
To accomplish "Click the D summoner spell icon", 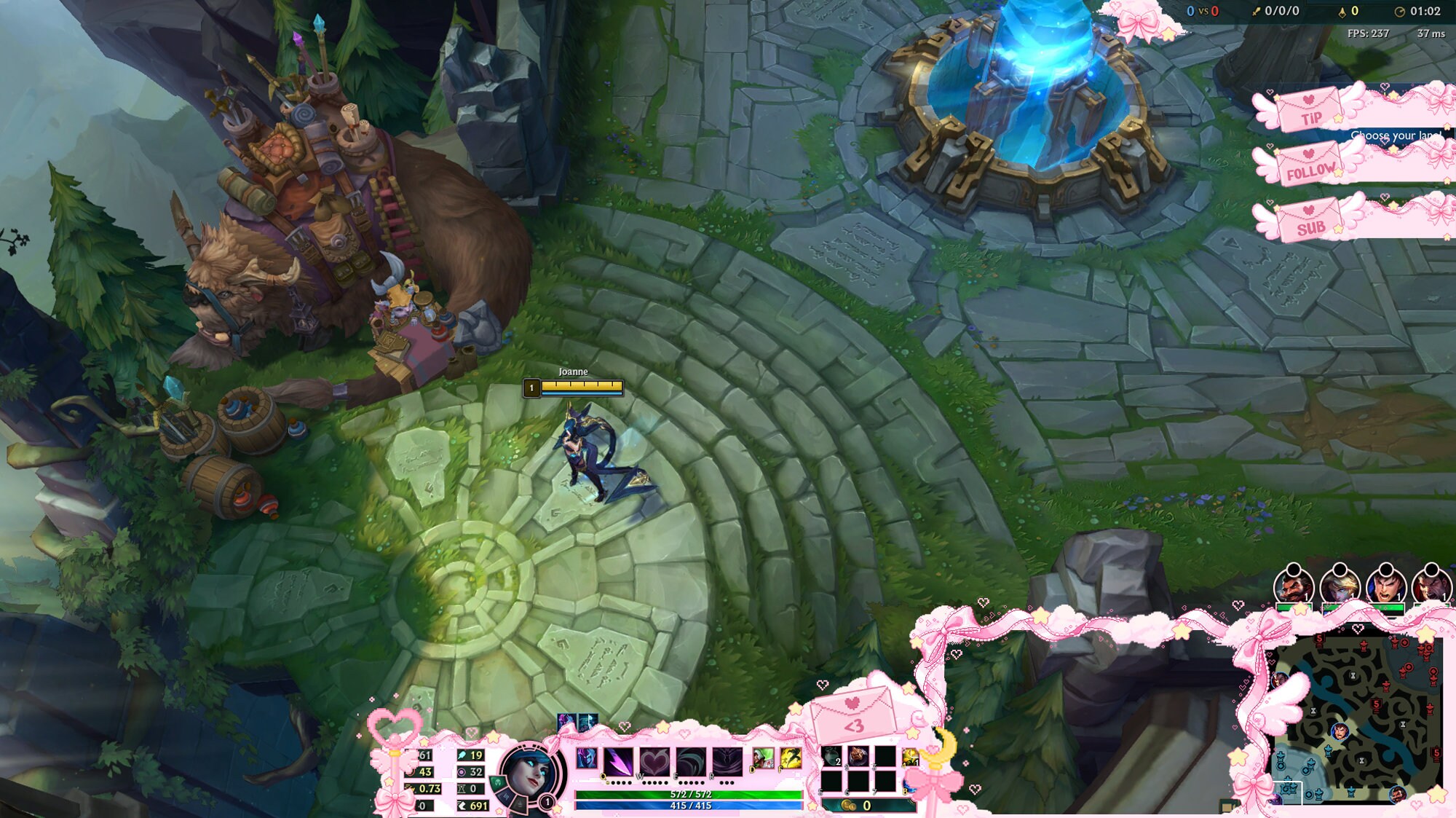I will coord(762,758).
